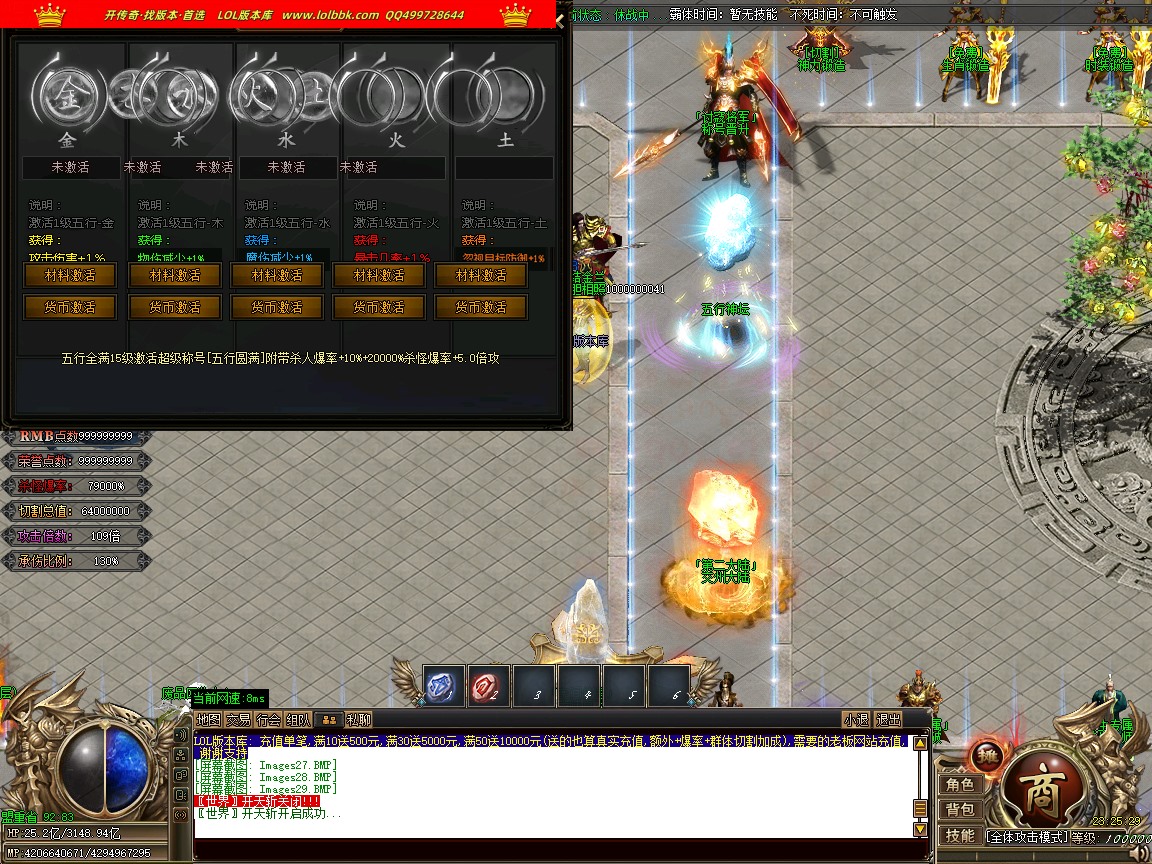Open the 地图 map tab

(x=208, y=719)
